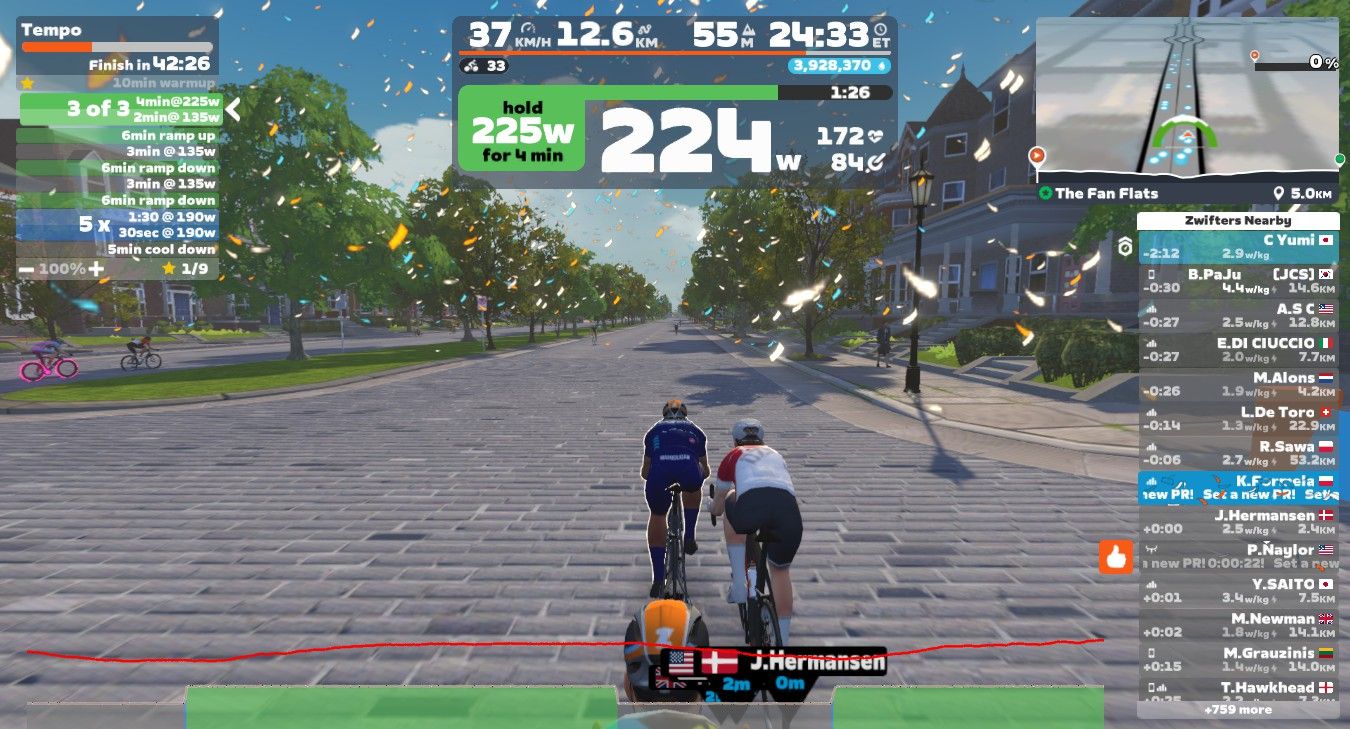This screenshot has width=1350, height=729.
Task: Select the 5min cool down workout block
Action: [118, 249]
